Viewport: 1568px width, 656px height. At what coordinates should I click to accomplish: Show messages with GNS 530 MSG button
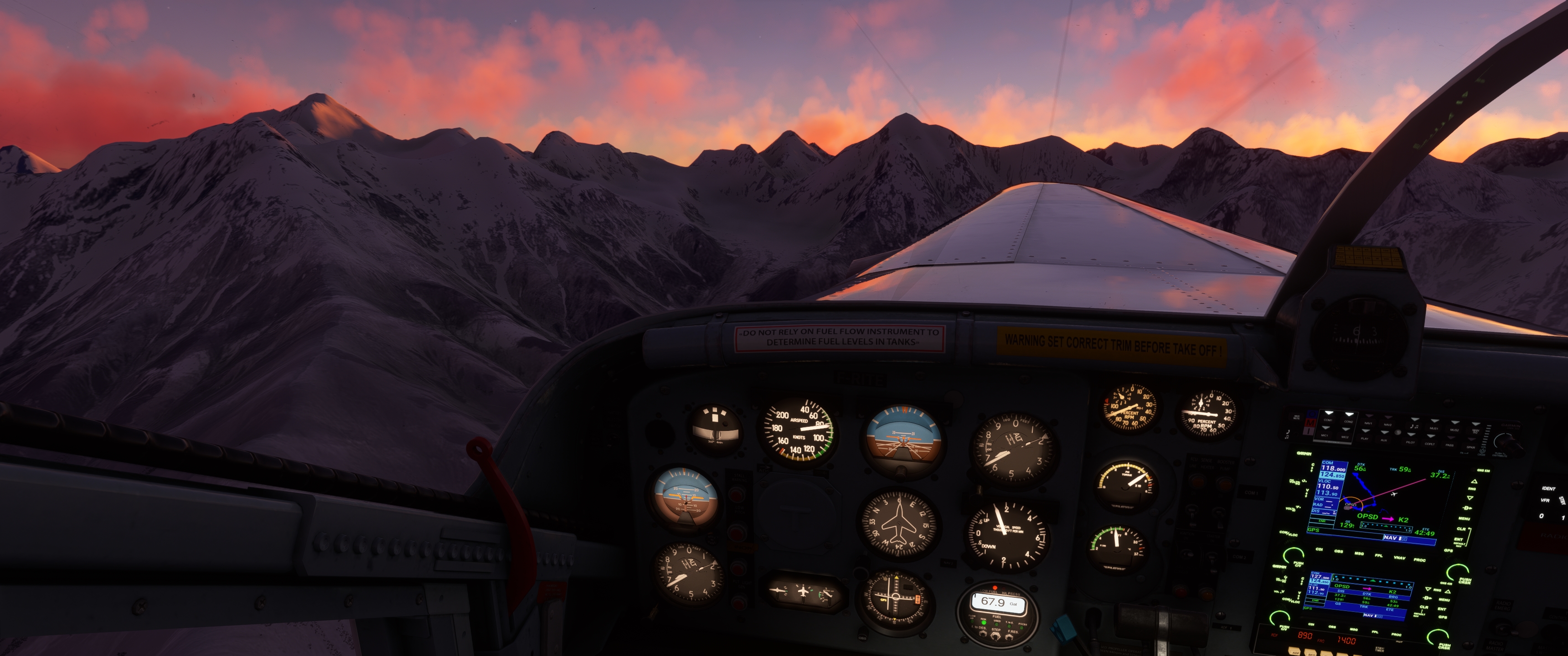point(1359,554)
